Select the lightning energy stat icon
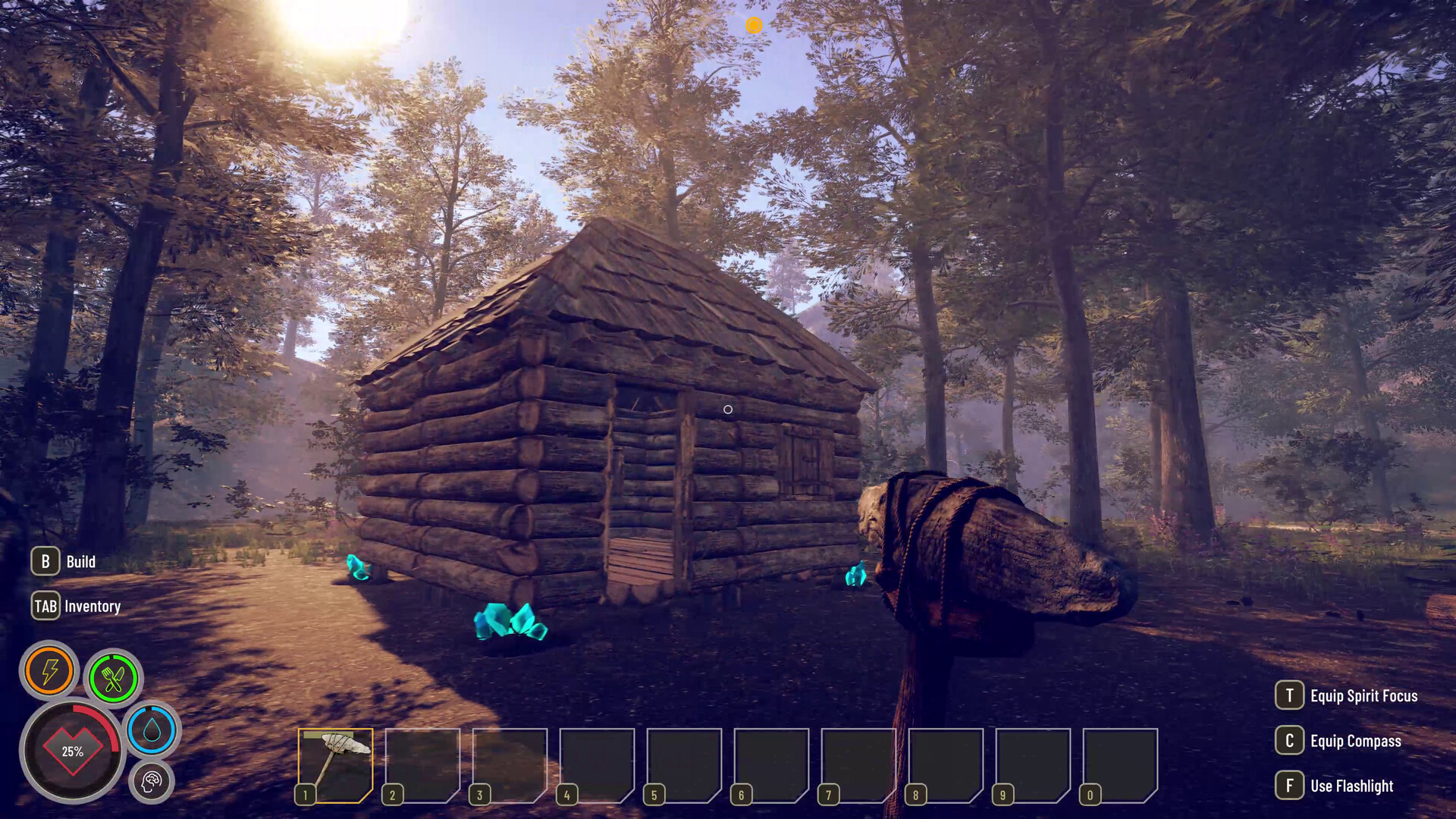 tap(50, 670)
